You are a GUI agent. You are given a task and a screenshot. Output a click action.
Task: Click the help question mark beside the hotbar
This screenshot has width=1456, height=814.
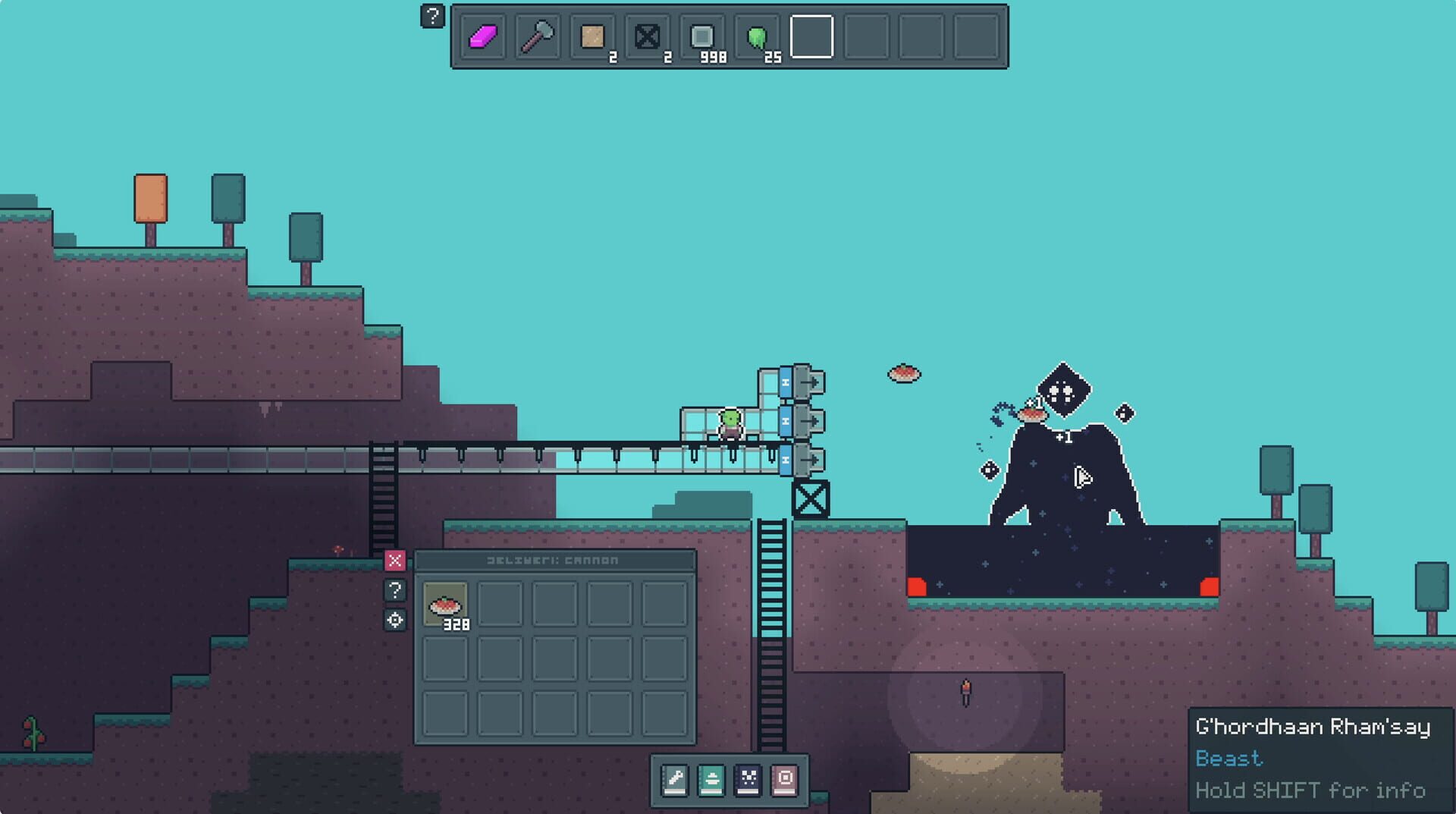[x=433, y=17]
